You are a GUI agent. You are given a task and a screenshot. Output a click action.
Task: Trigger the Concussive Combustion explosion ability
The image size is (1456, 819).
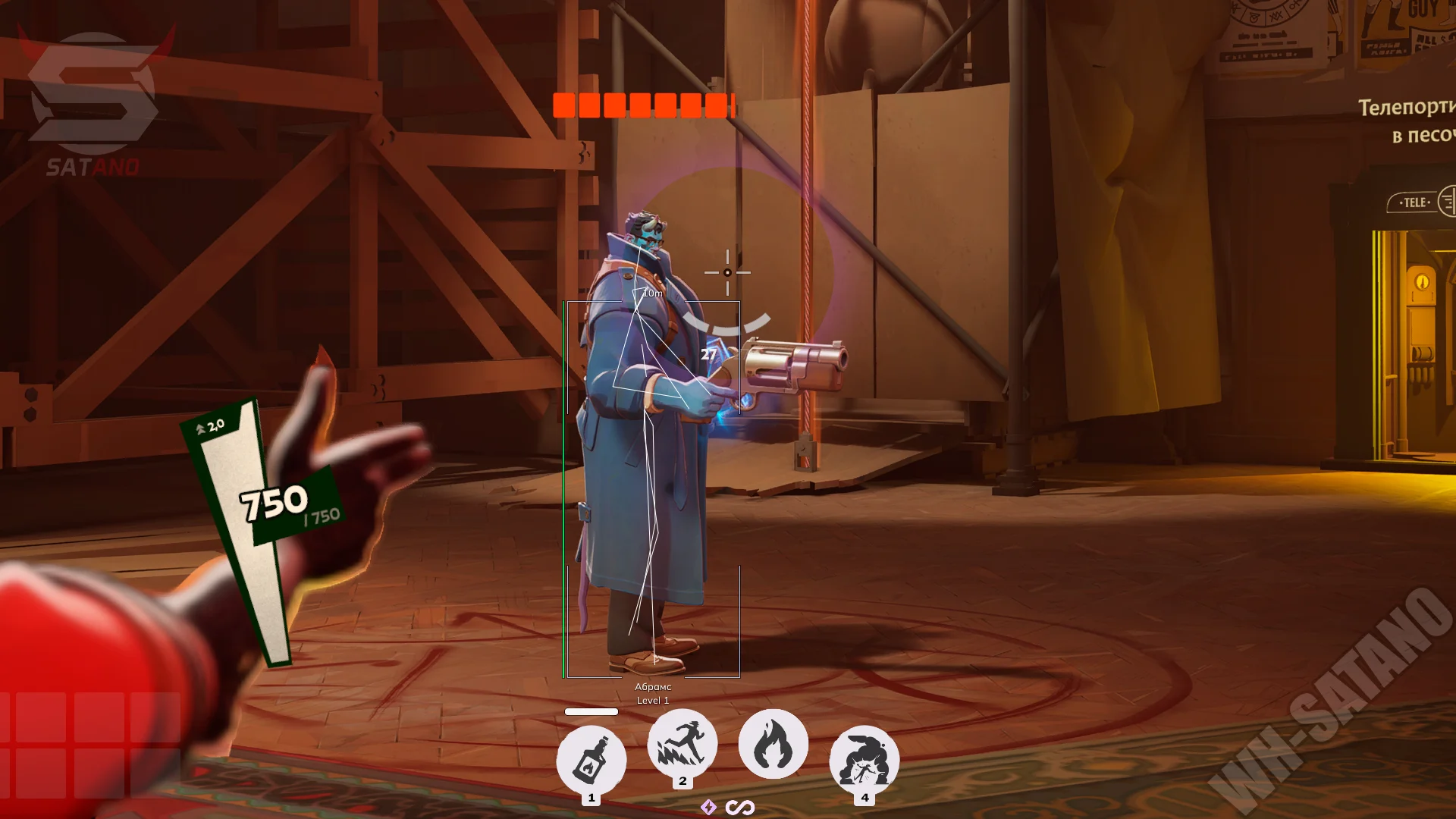coord(864,760)
